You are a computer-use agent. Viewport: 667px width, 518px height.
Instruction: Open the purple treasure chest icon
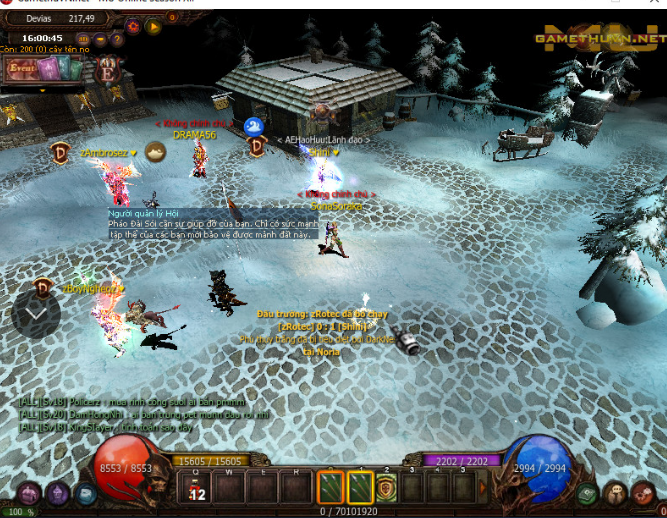pos(27,493)
